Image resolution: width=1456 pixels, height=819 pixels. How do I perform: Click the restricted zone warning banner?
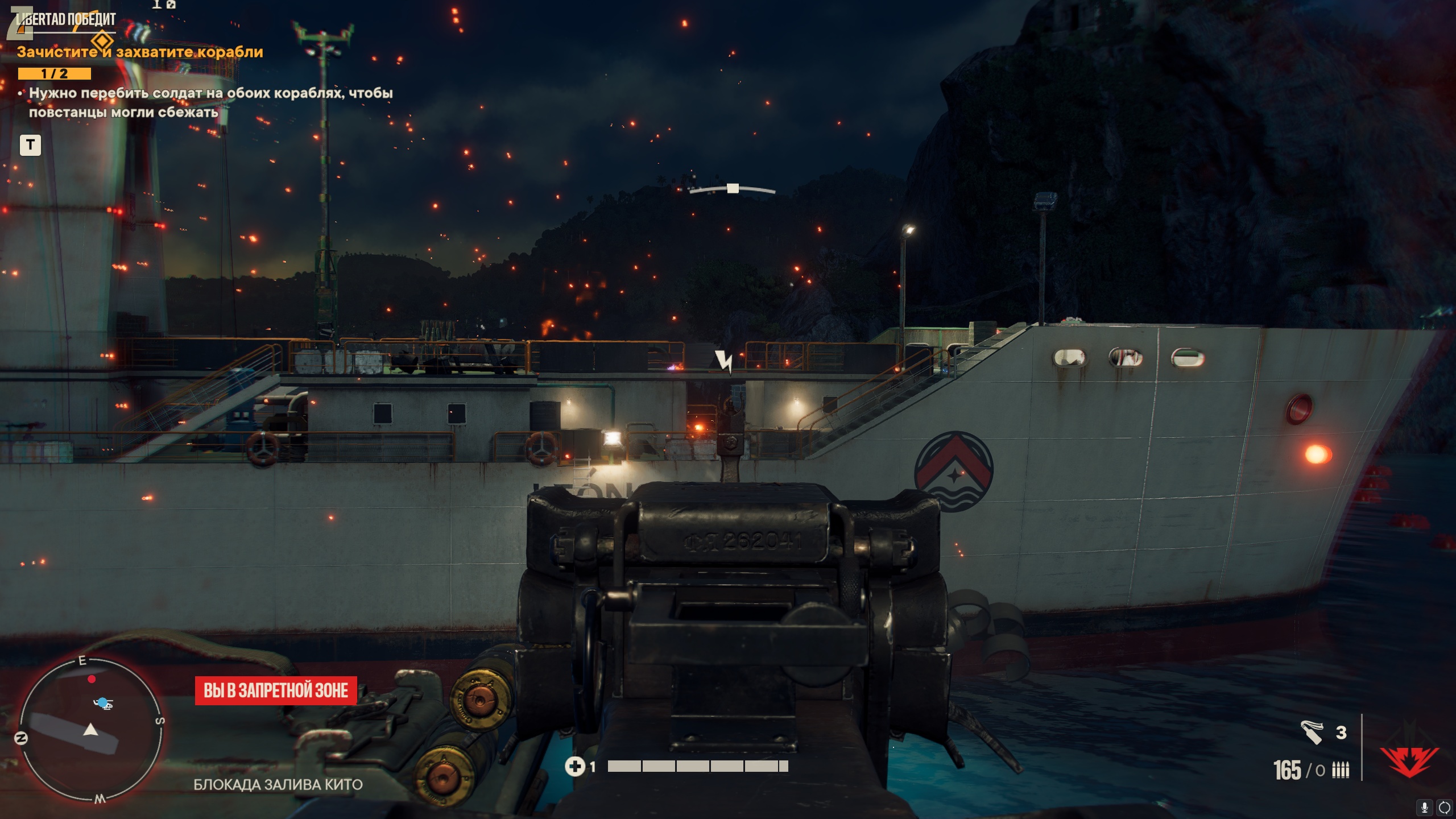(x=276, y=690)
